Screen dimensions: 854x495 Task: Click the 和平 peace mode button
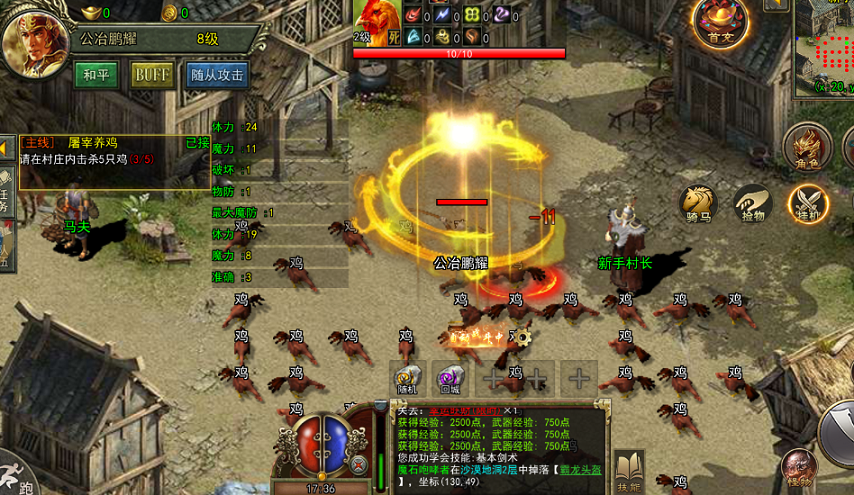pos(96,76)
